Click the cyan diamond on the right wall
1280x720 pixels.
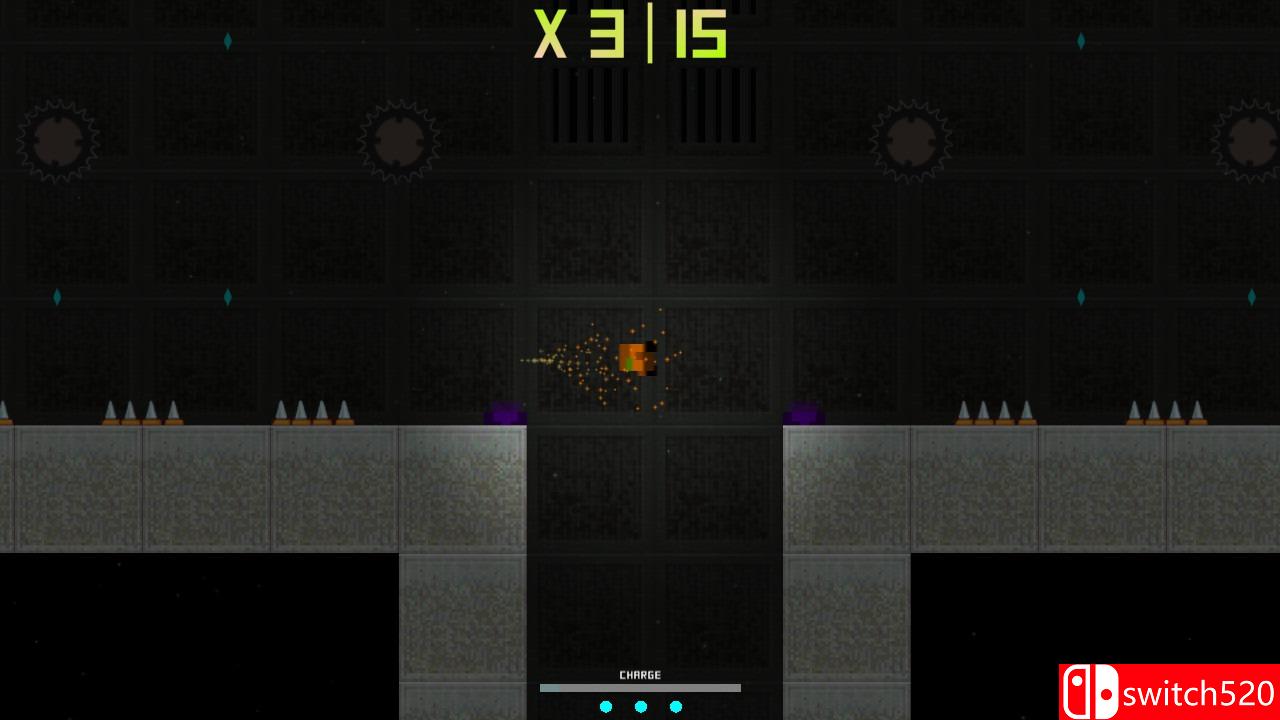(x=1251, y=297)
